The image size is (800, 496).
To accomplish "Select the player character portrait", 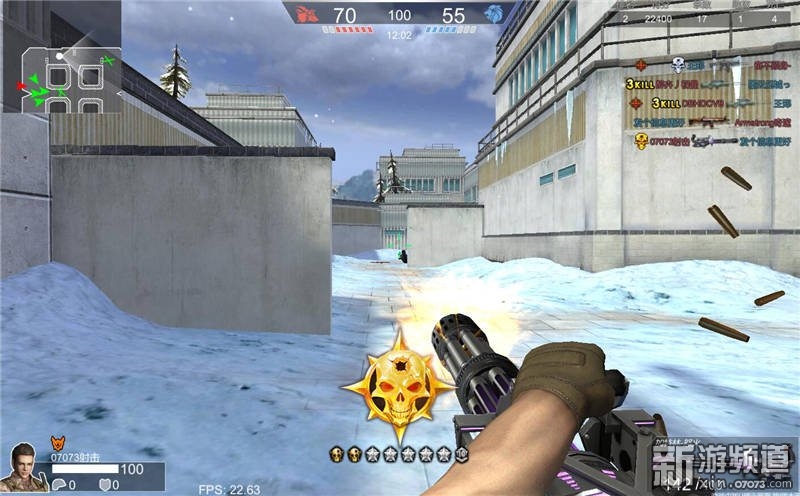I will (x=24, y=467).
